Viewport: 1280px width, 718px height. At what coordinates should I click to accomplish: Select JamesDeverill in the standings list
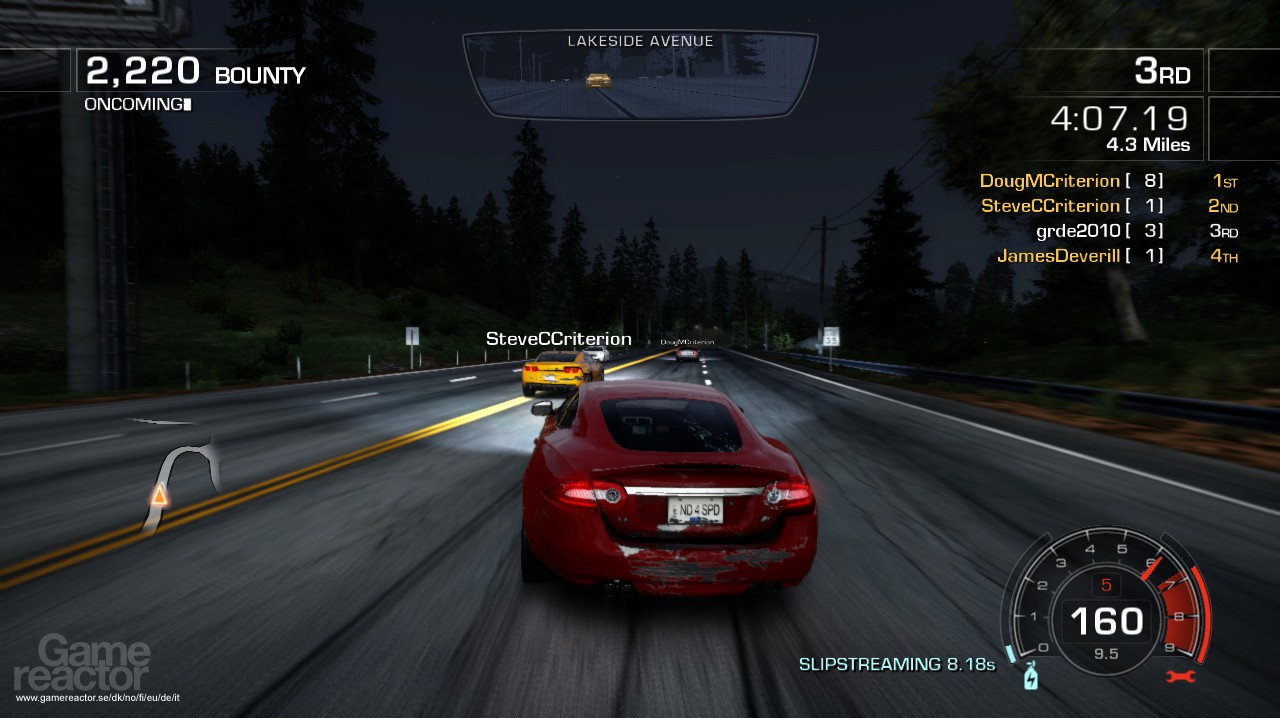point(1059,256)
